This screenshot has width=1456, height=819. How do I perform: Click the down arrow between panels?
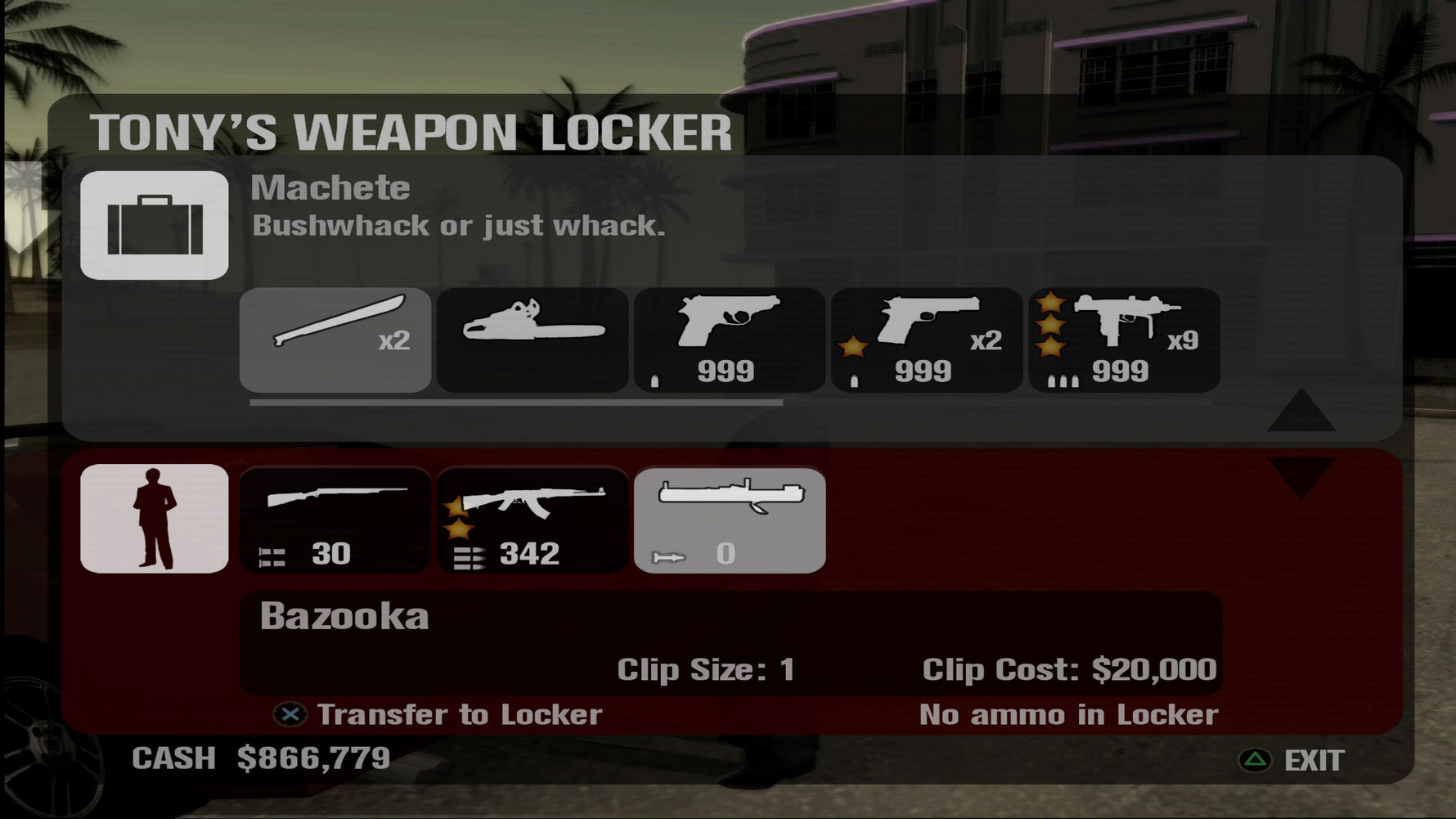(1301, 477)
